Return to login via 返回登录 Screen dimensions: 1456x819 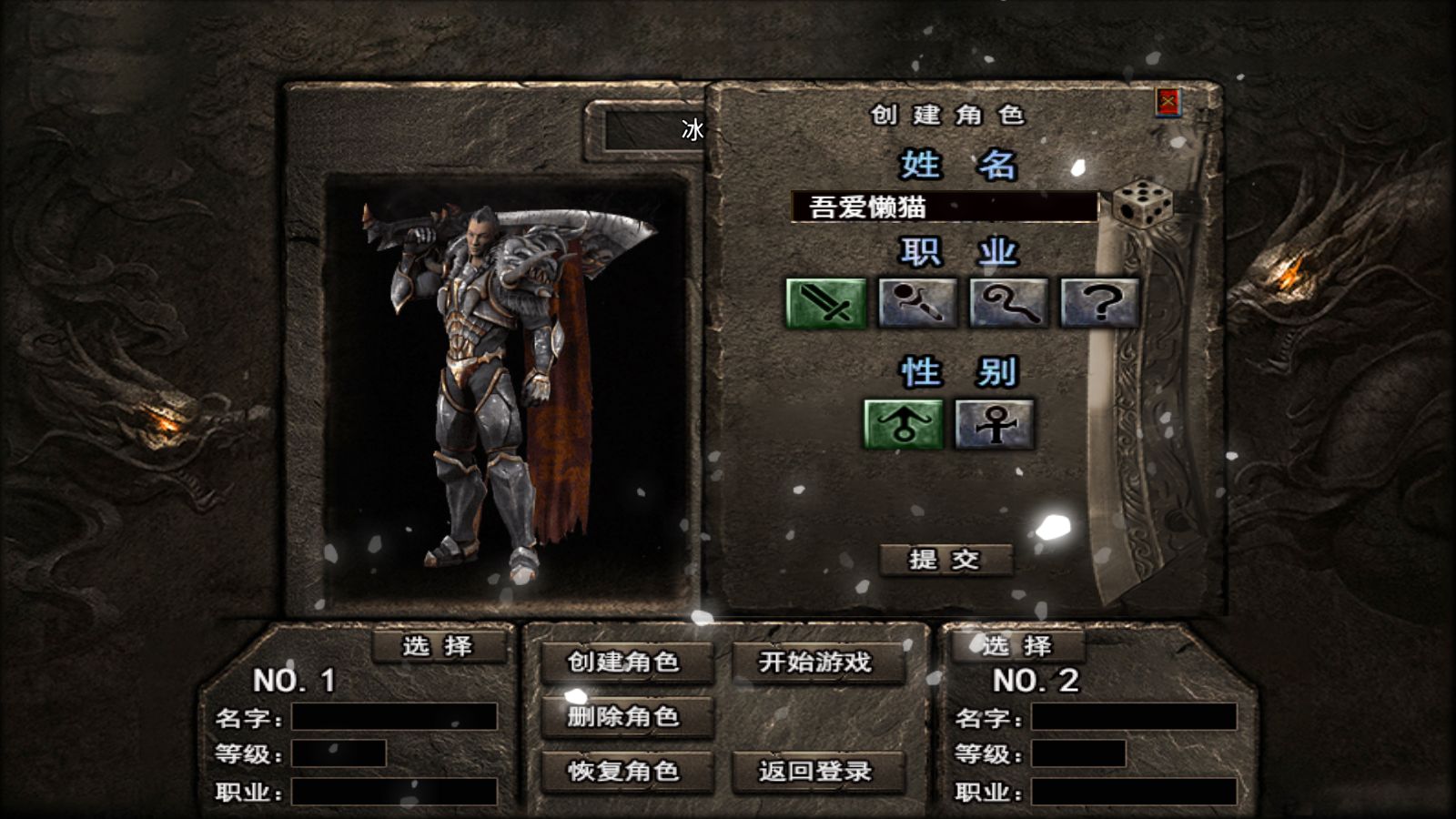click(816, 772)
